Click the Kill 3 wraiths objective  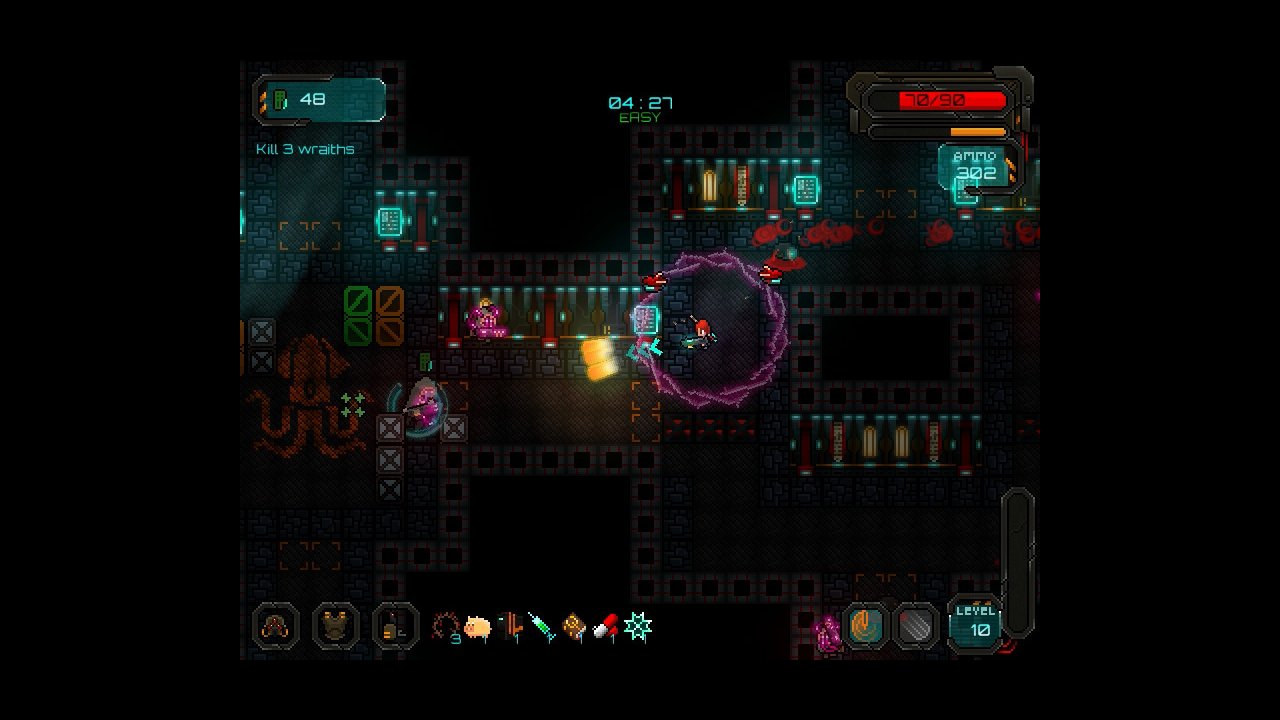coord(305,149)
